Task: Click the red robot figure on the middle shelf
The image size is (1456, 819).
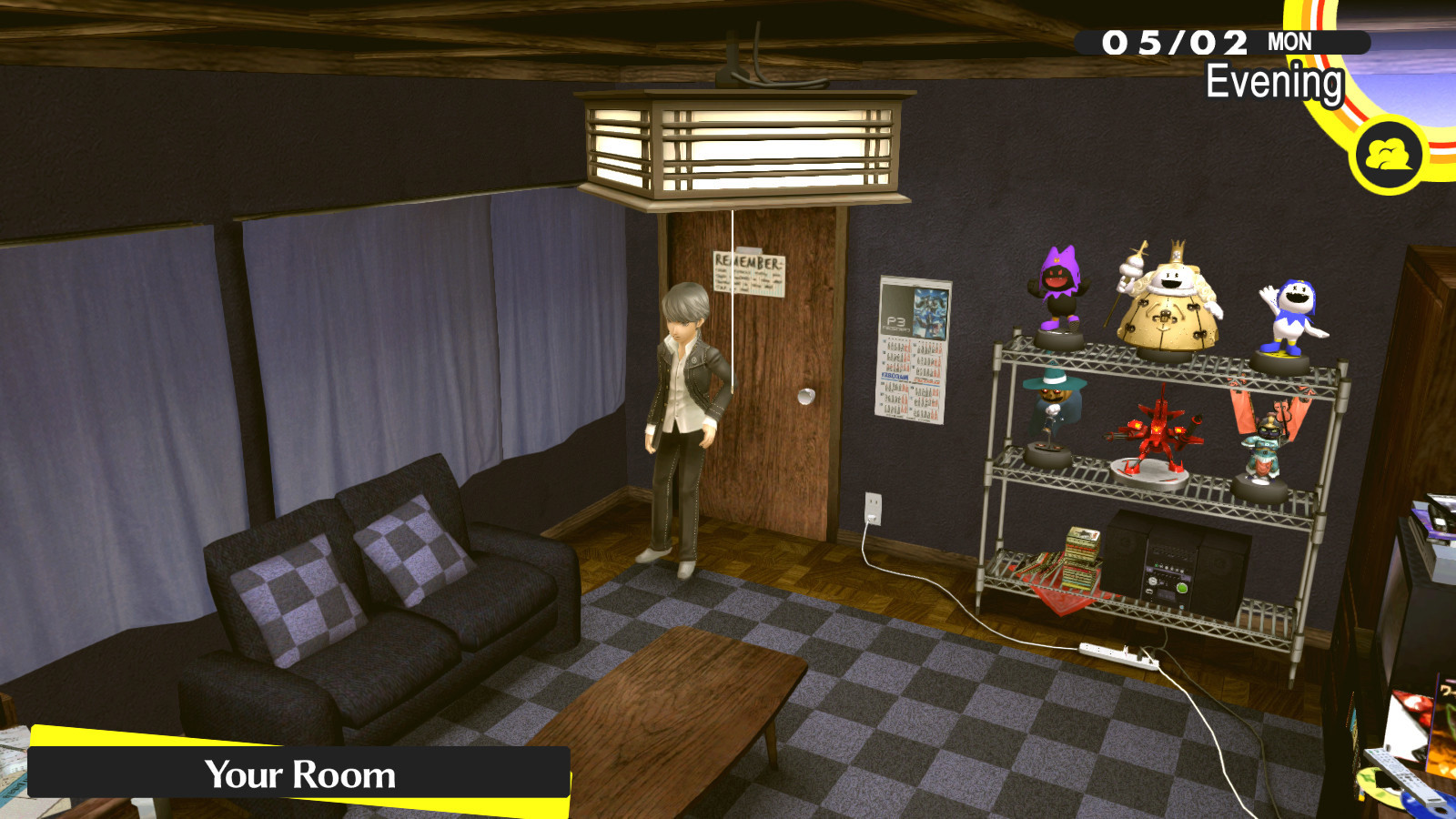Action: coord(1156,432)
